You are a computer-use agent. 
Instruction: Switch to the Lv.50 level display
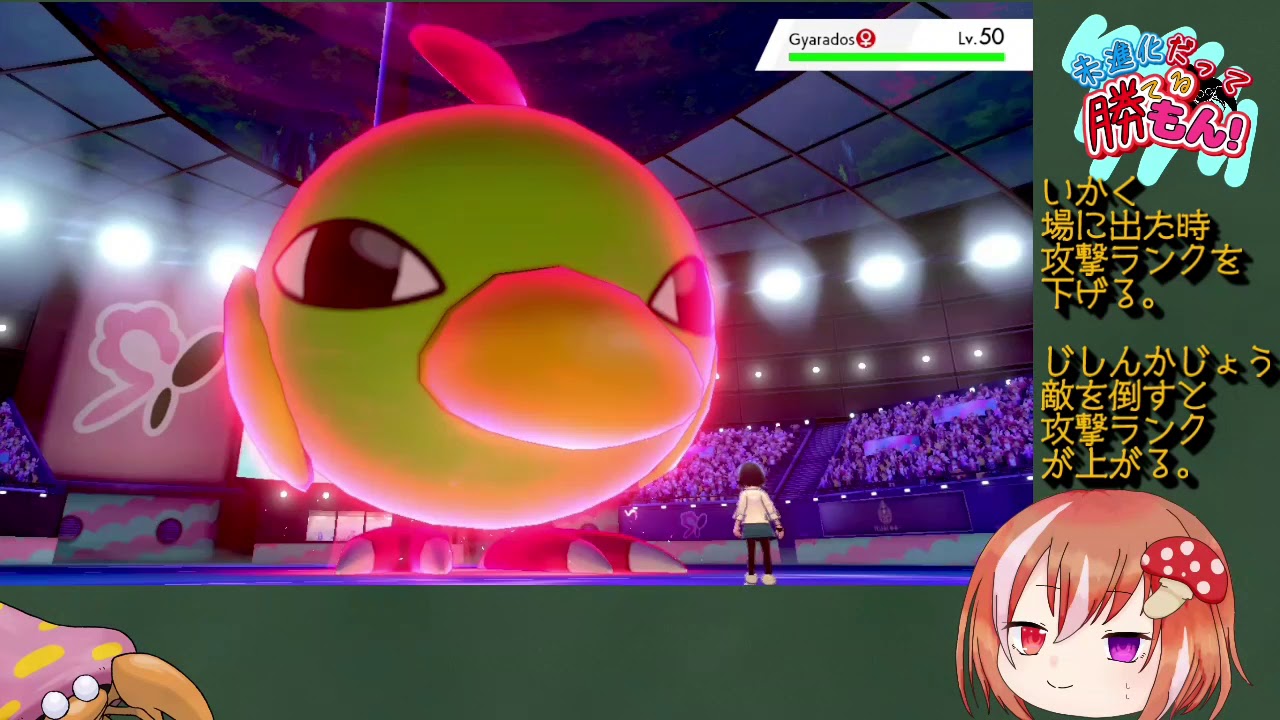point(983,36)
